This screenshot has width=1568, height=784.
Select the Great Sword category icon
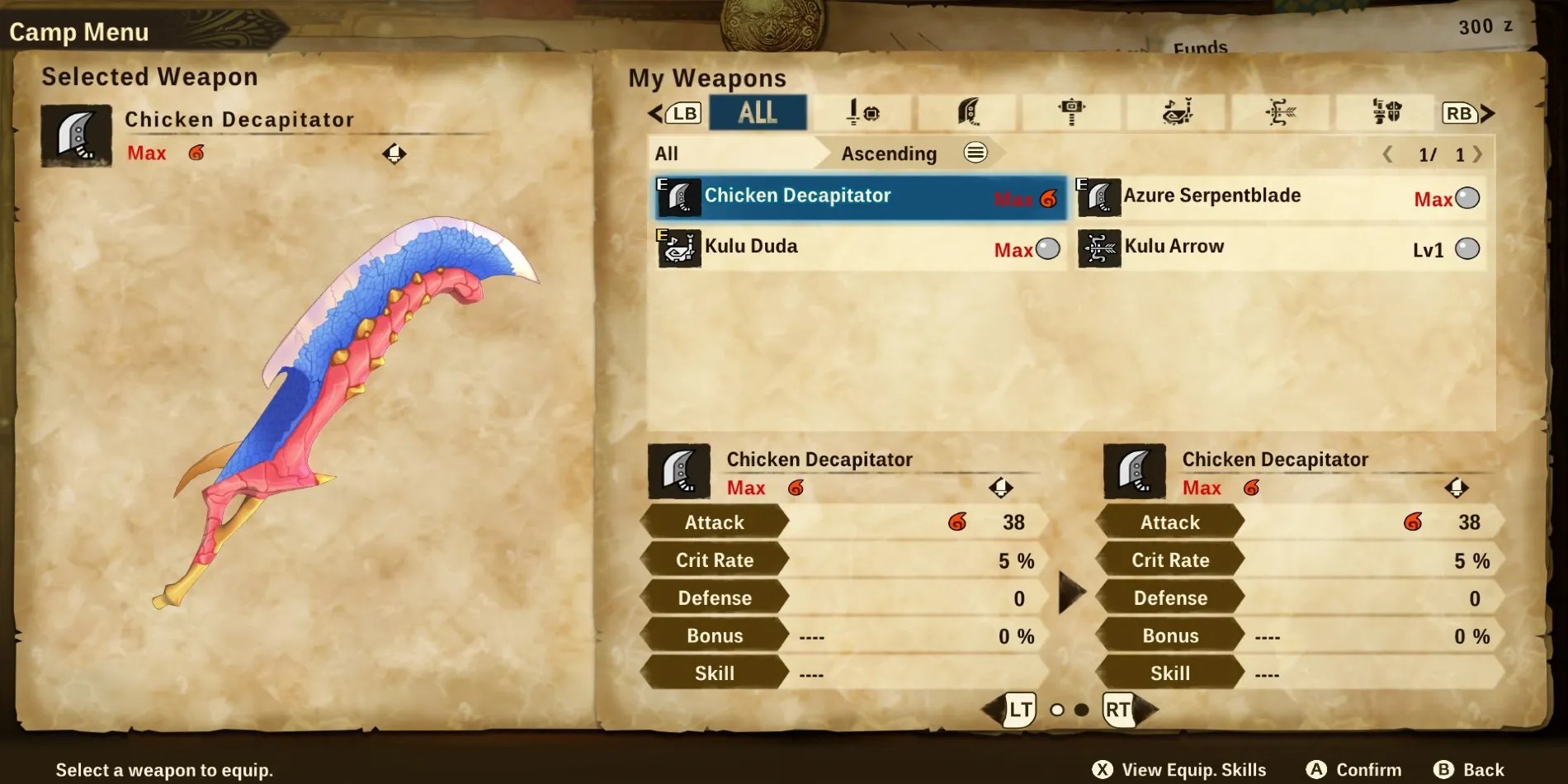(968, 113)
